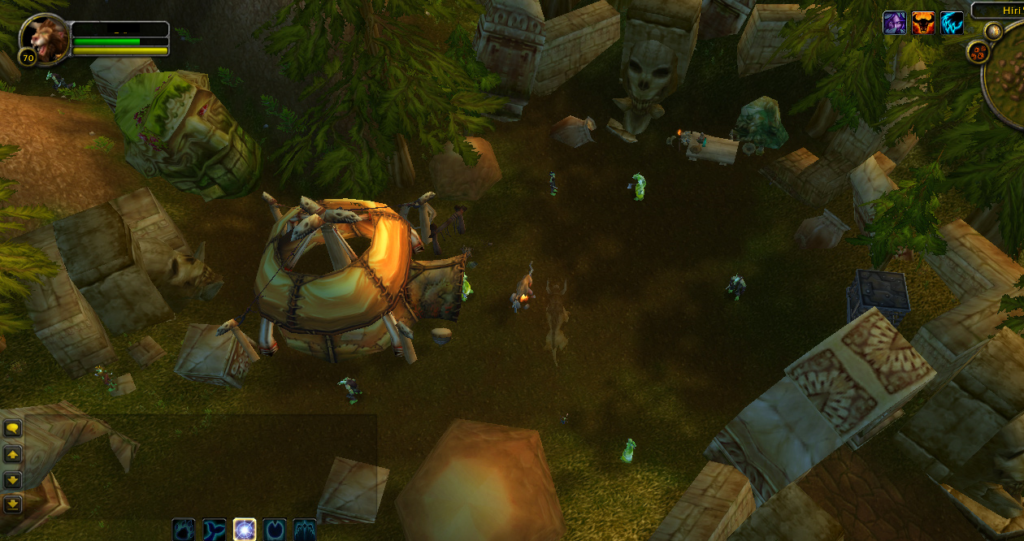1024x541 pixels.
Task: Select the clawed paw form icon
Action: (304, 529)
